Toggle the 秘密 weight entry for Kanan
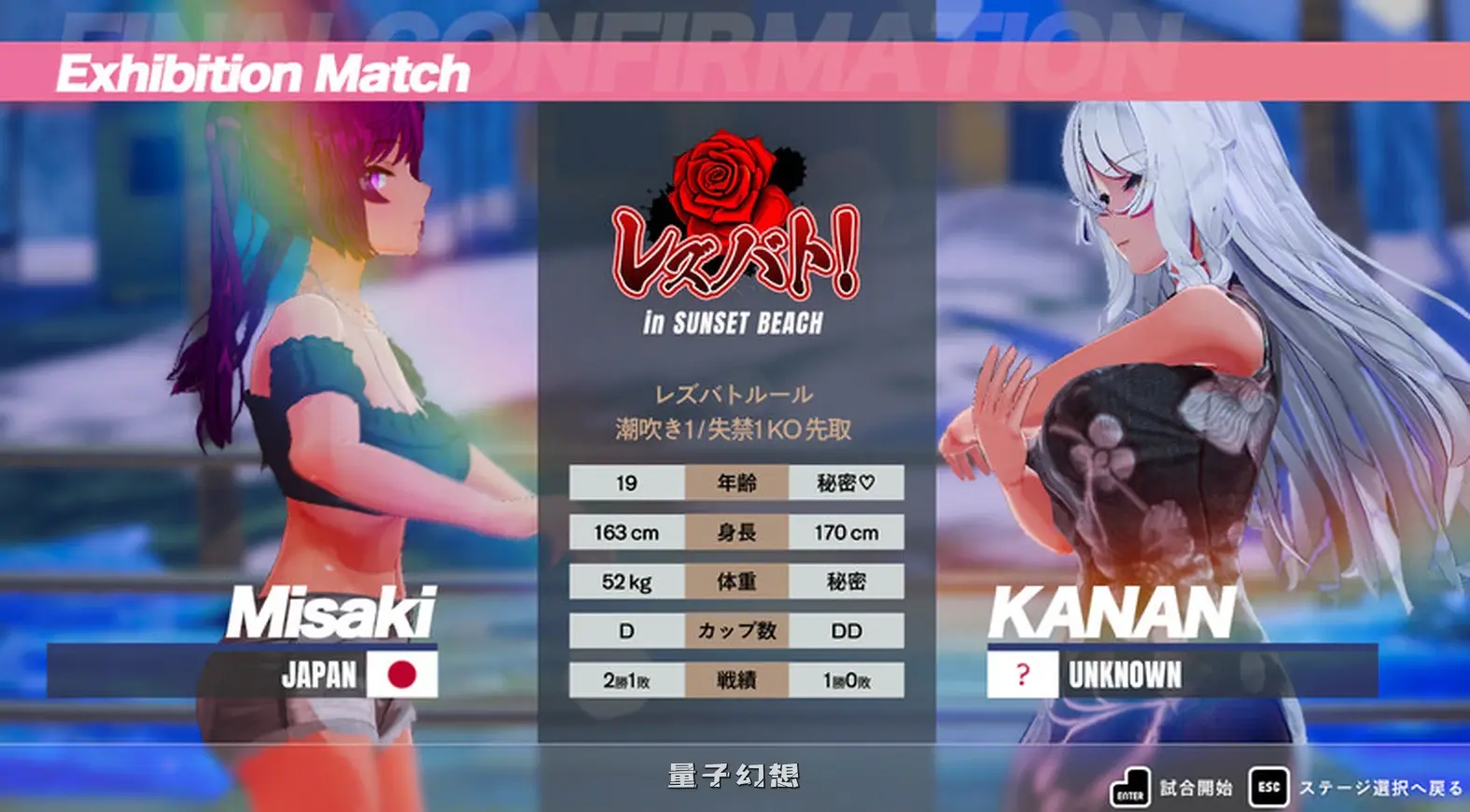 [846, 581]
